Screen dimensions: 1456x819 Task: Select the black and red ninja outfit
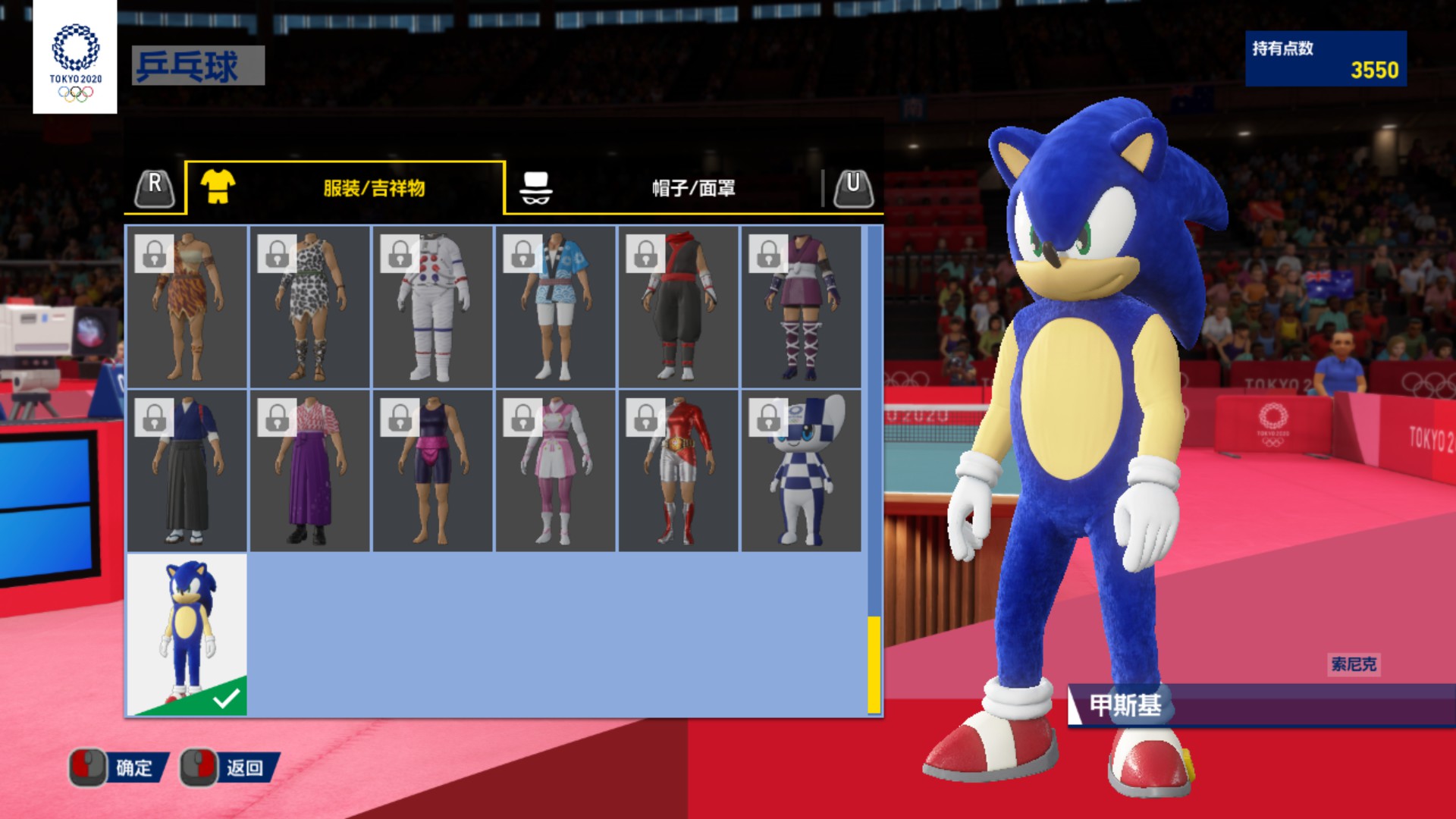679,306
